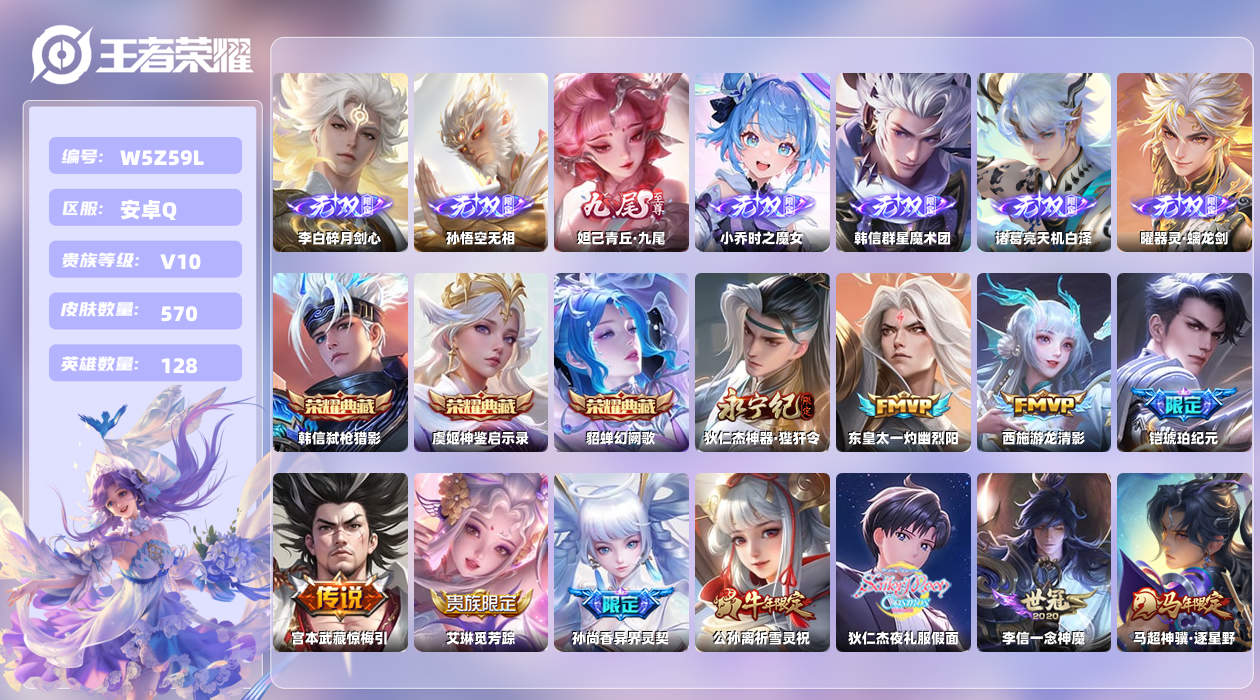Select the 东皇太一灼幽烈阳 FMVP skin

tap(903, 362)
